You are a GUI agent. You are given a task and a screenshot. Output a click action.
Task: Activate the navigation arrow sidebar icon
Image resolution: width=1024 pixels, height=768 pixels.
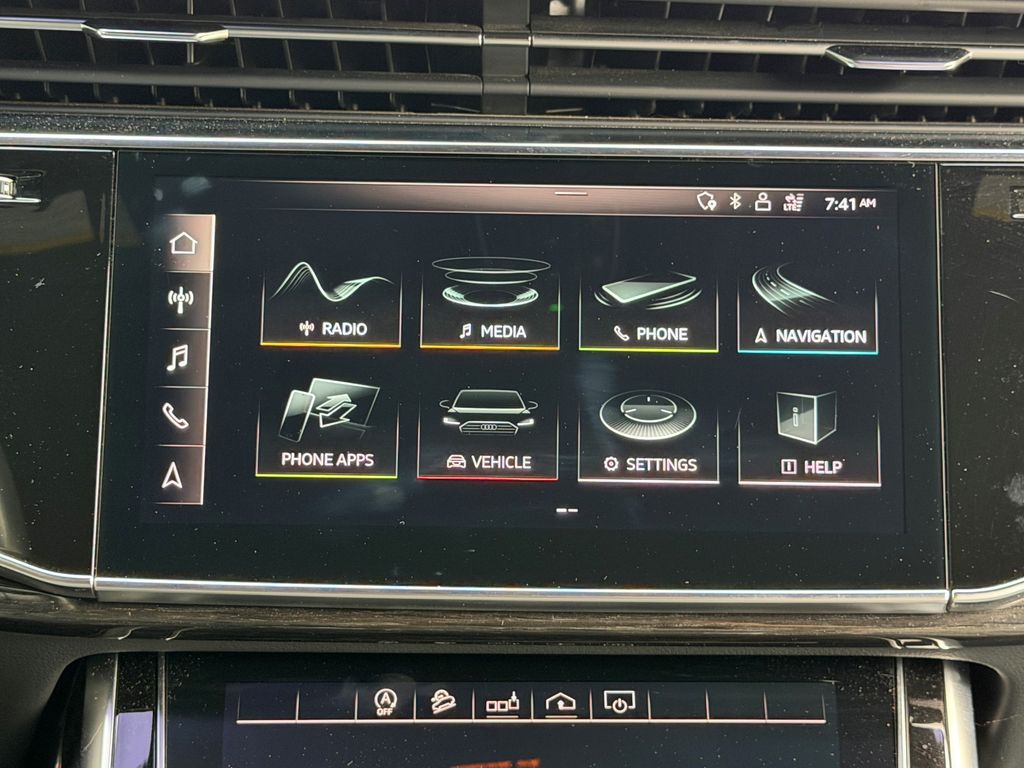pyautogui.click(x=172, y=476)
